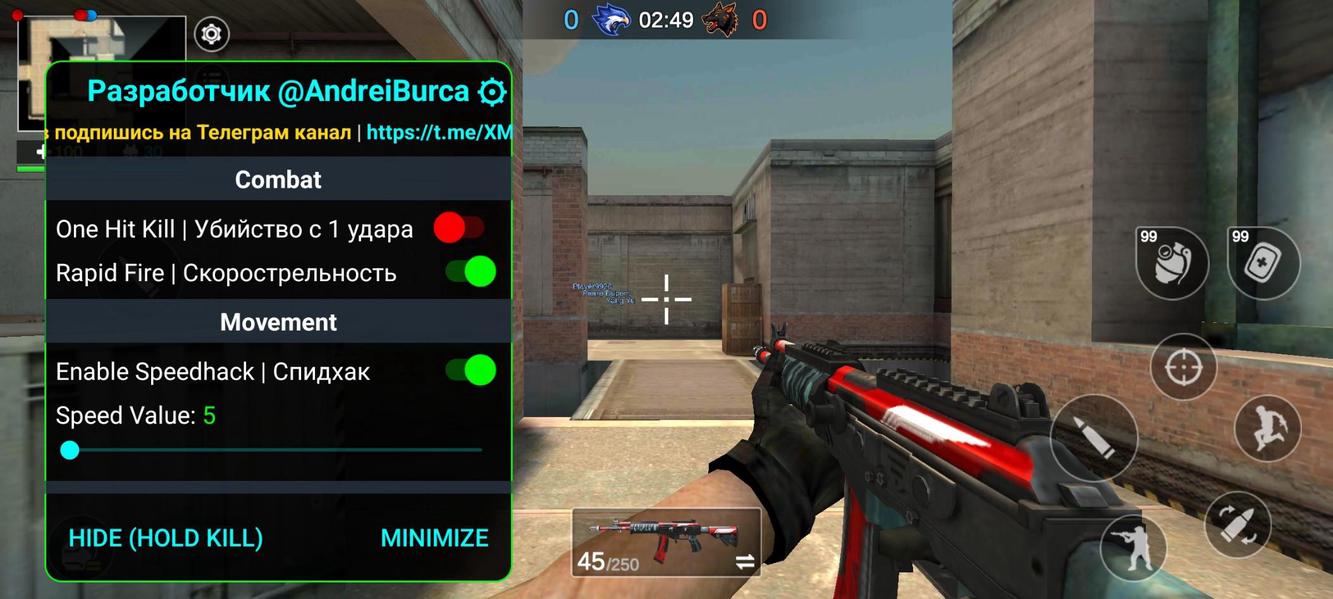Viewport: 1333px width, 599px height.
Task: Open game settings gear near the minimap
Action: (x=211, y=35)
